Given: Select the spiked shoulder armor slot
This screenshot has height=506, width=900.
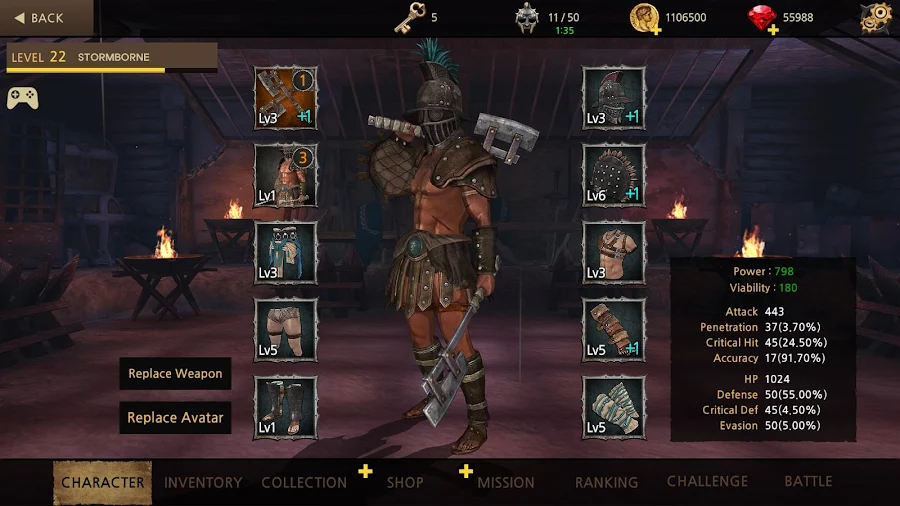Looking at the screenshot, I should pos(614,175).
